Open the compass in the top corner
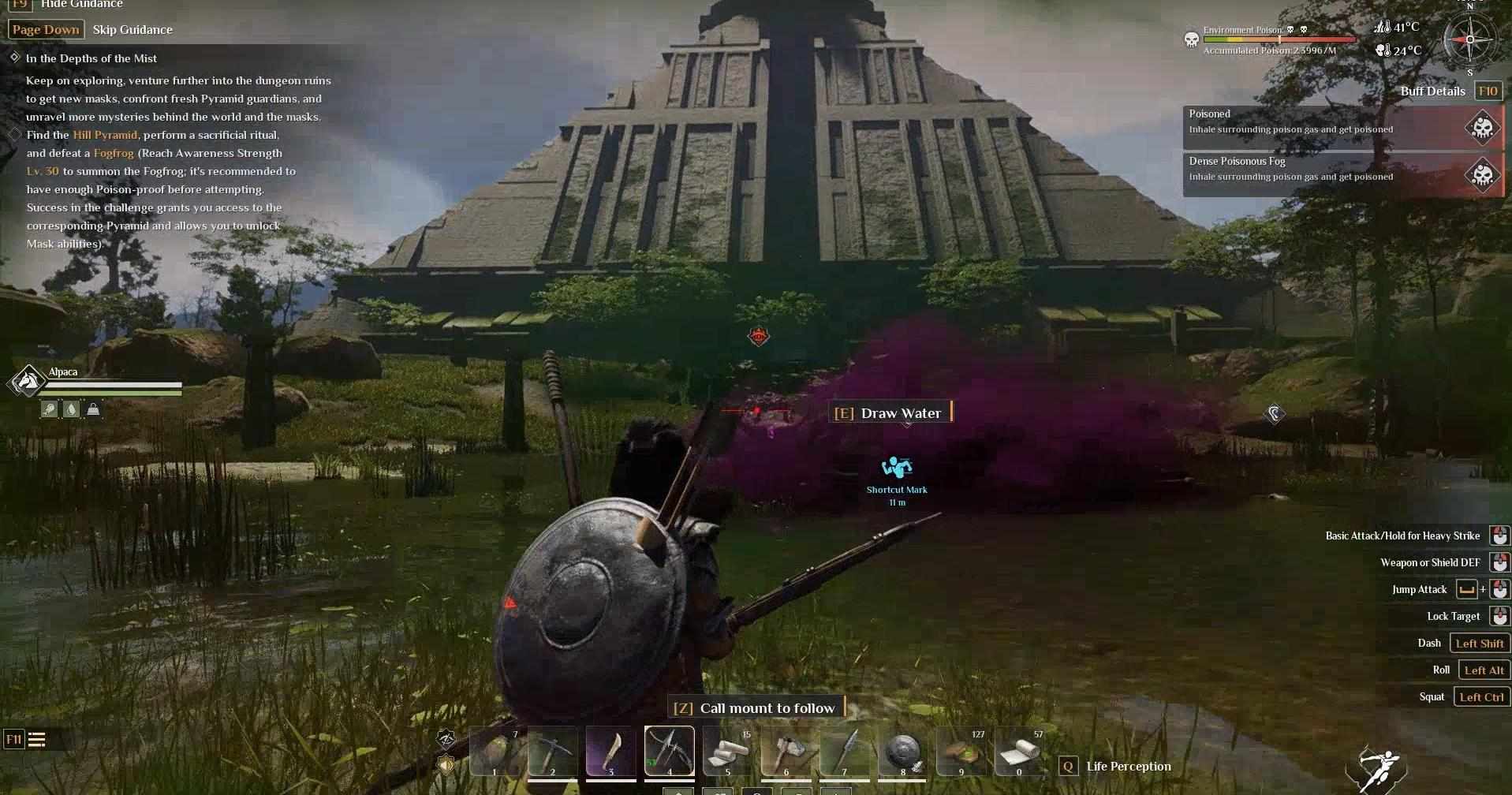This screenshot has height=795, width=1512. tap(1469, 39)
